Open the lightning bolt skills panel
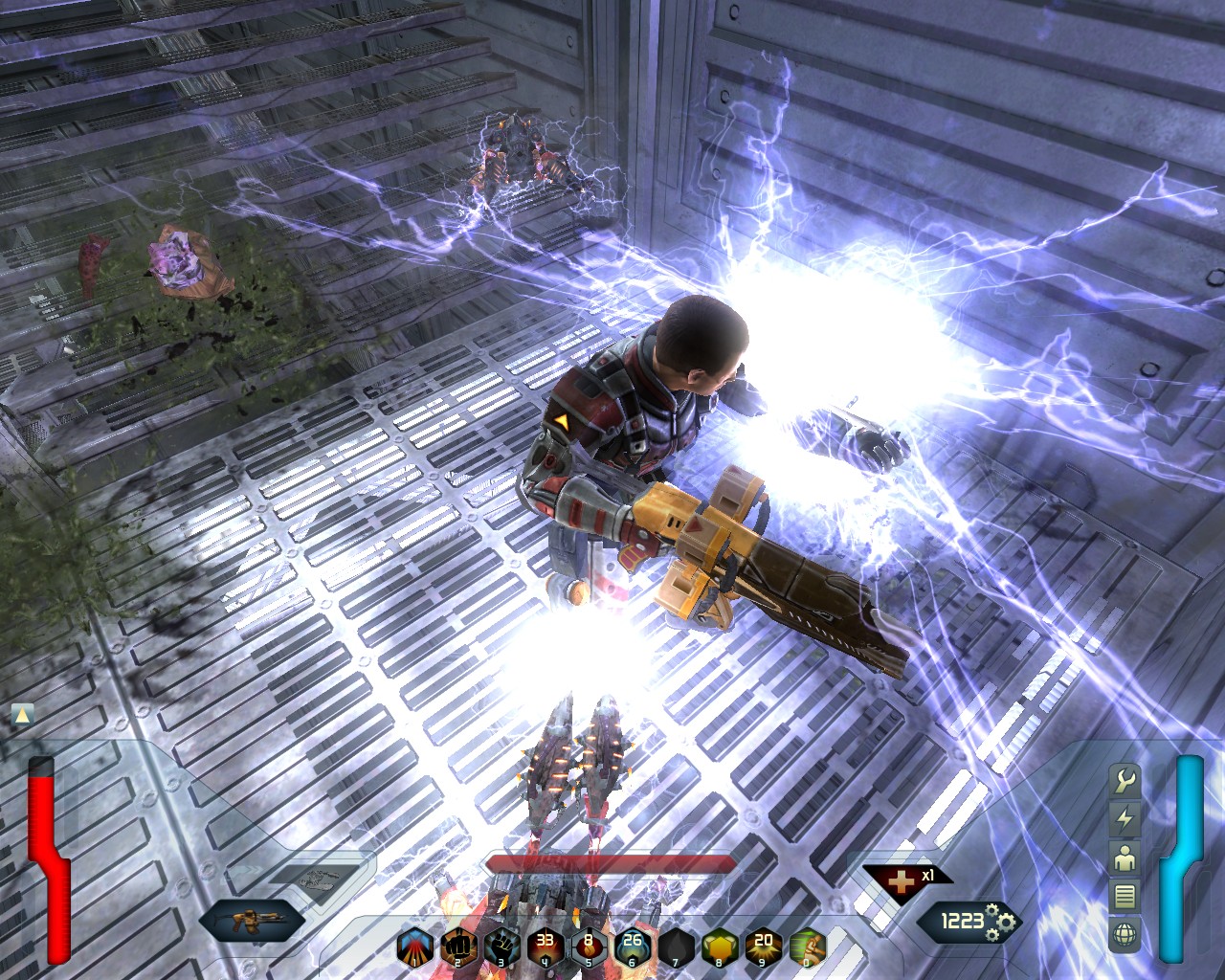Viewport: 1225px width, 980px height. click(x=1125, y=818)
